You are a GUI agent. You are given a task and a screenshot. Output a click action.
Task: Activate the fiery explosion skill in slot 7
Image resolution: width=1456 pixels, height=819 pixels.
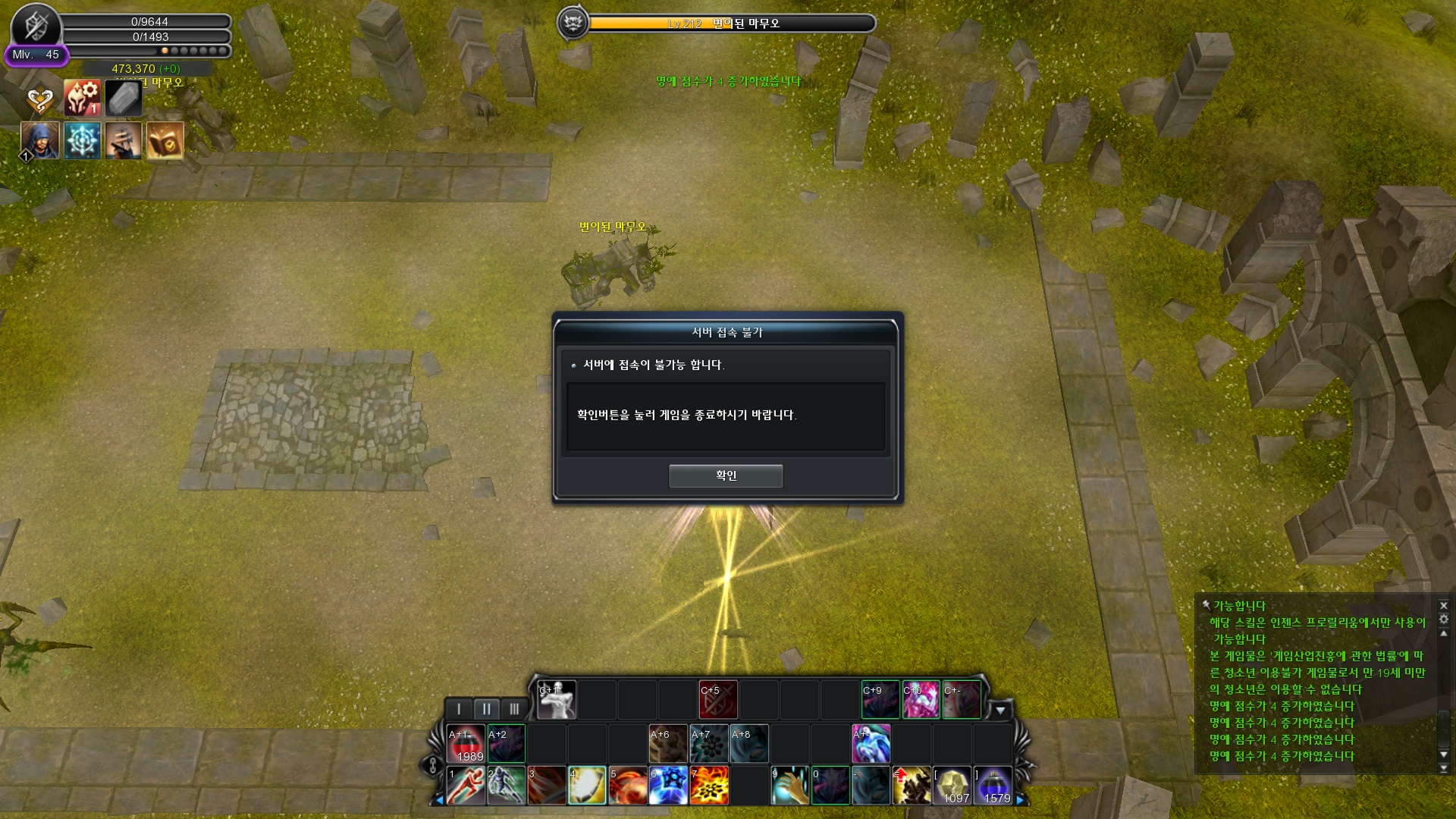click(710, 785)
